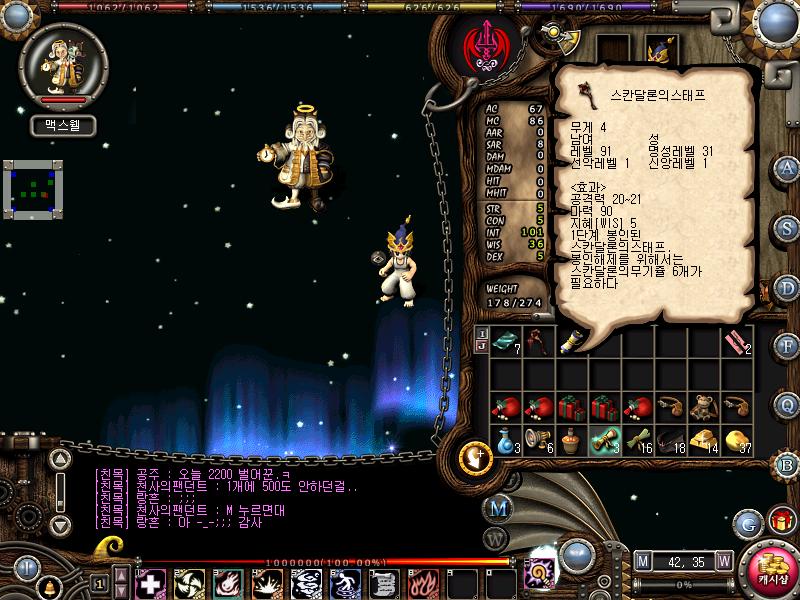Select the staff item in inventory

click(x=538, y=340)
